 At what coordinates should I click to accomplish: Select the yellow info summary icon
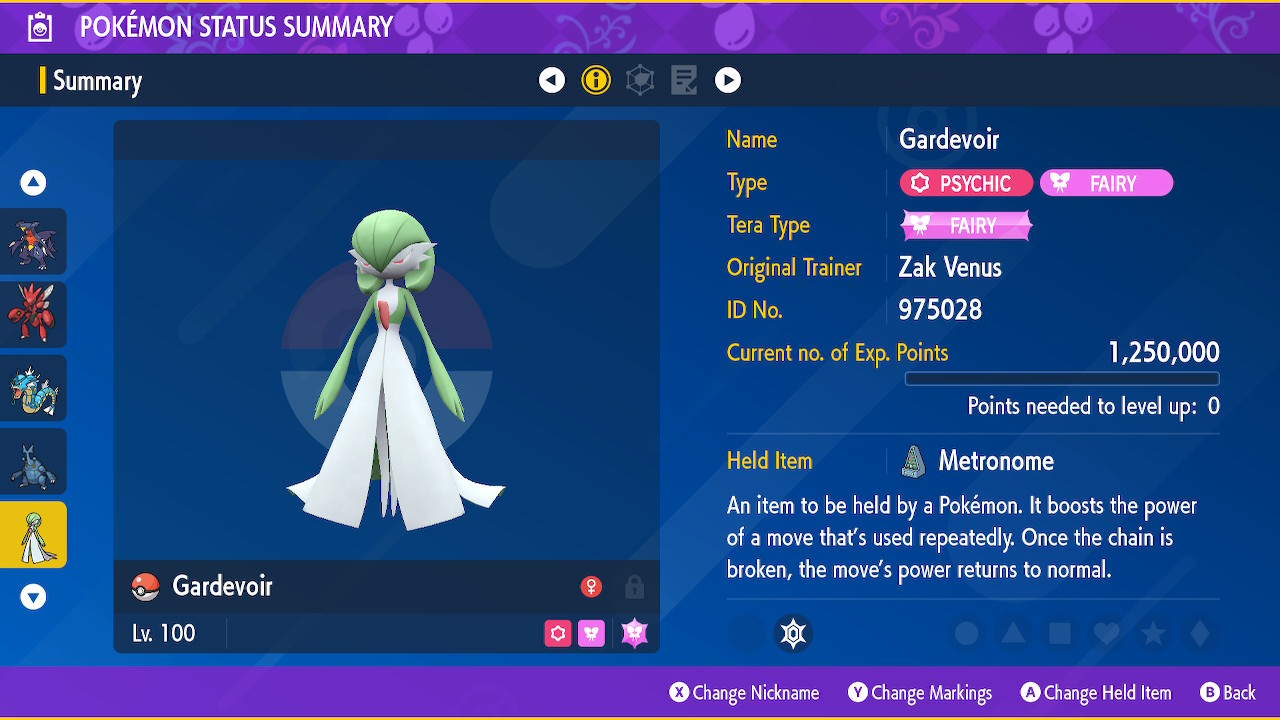[596, 80]
